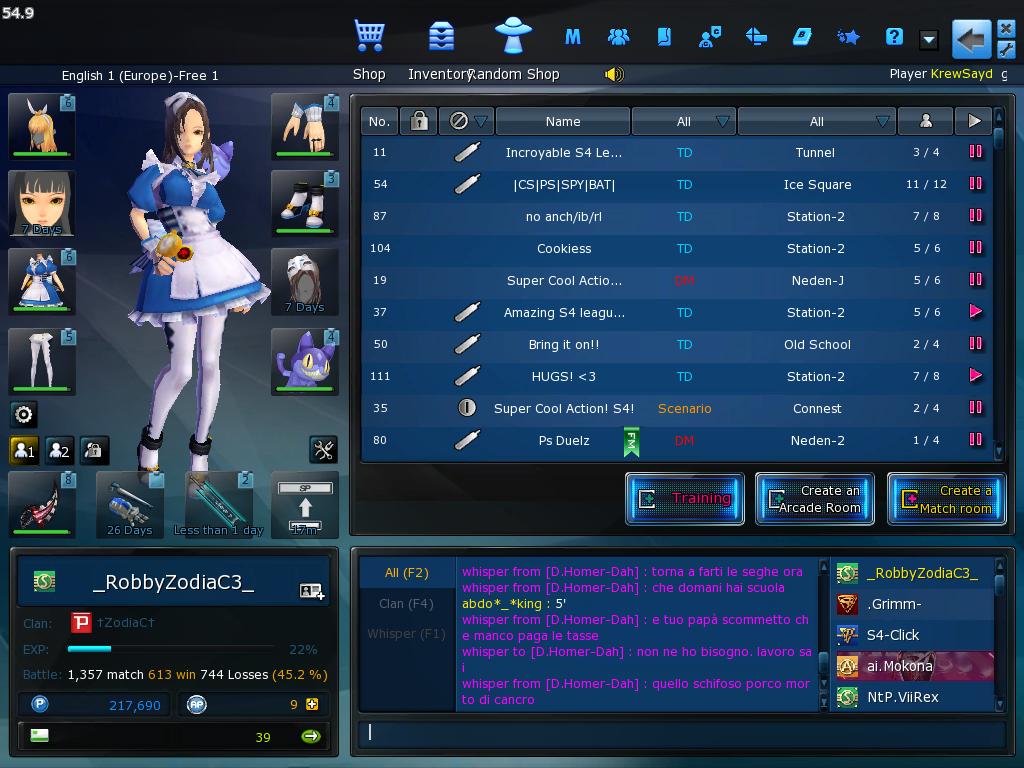Screen dimensions: 1024x768
Task: Click the Training button
Action: [685, 499]
